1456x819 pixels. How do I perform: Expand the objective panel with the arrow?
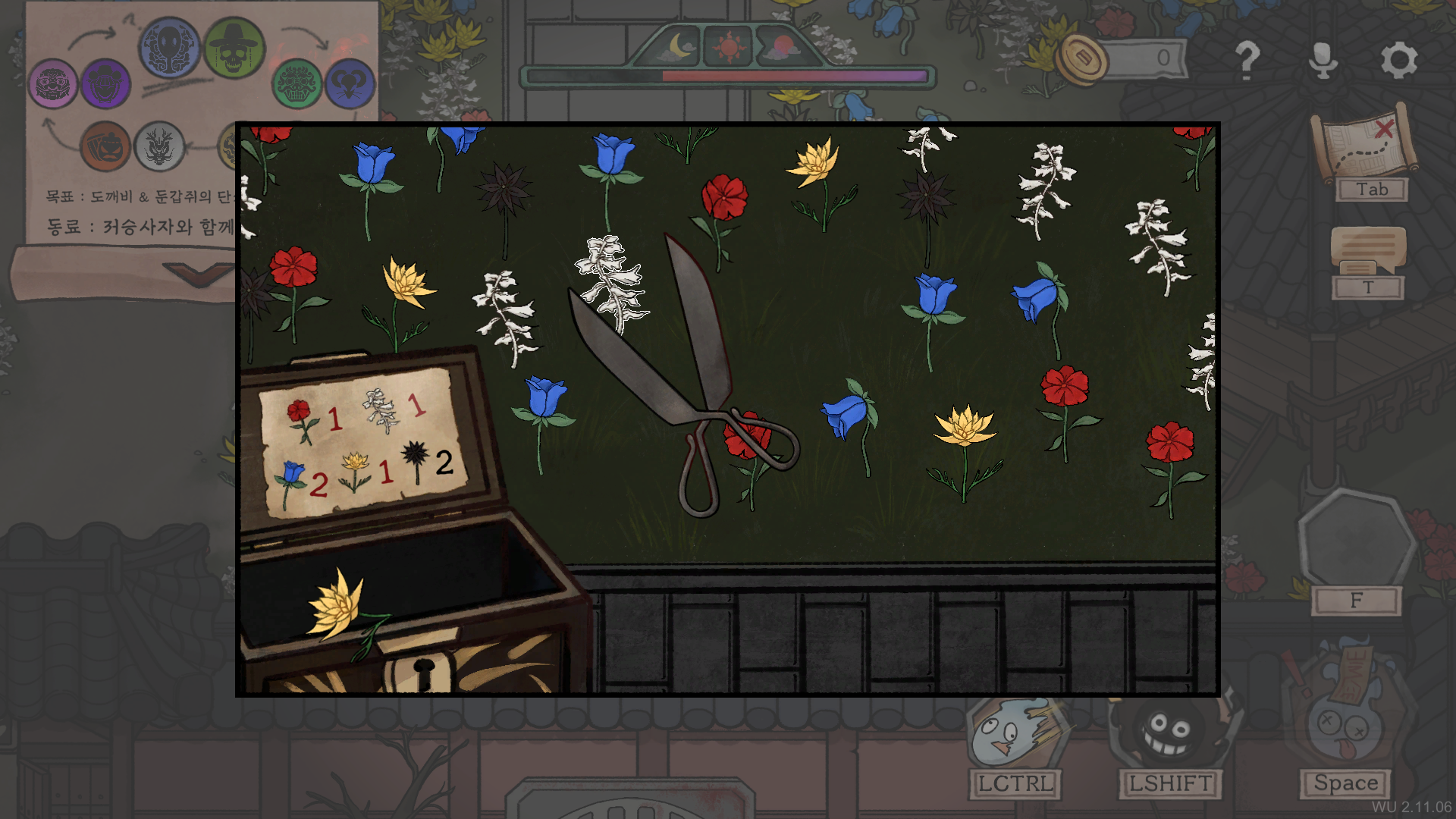[199, 271]
